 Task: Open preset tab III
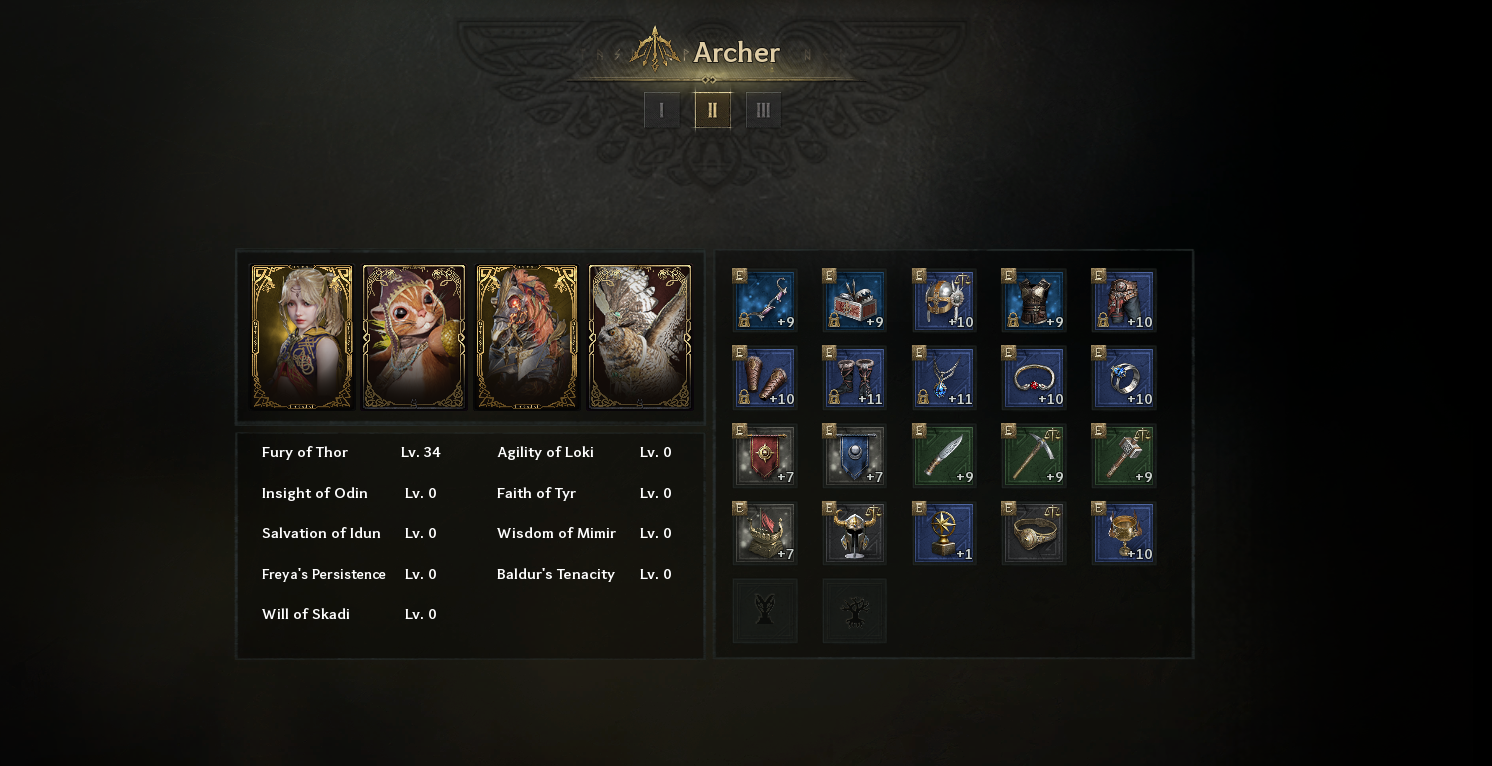point(763,110)
